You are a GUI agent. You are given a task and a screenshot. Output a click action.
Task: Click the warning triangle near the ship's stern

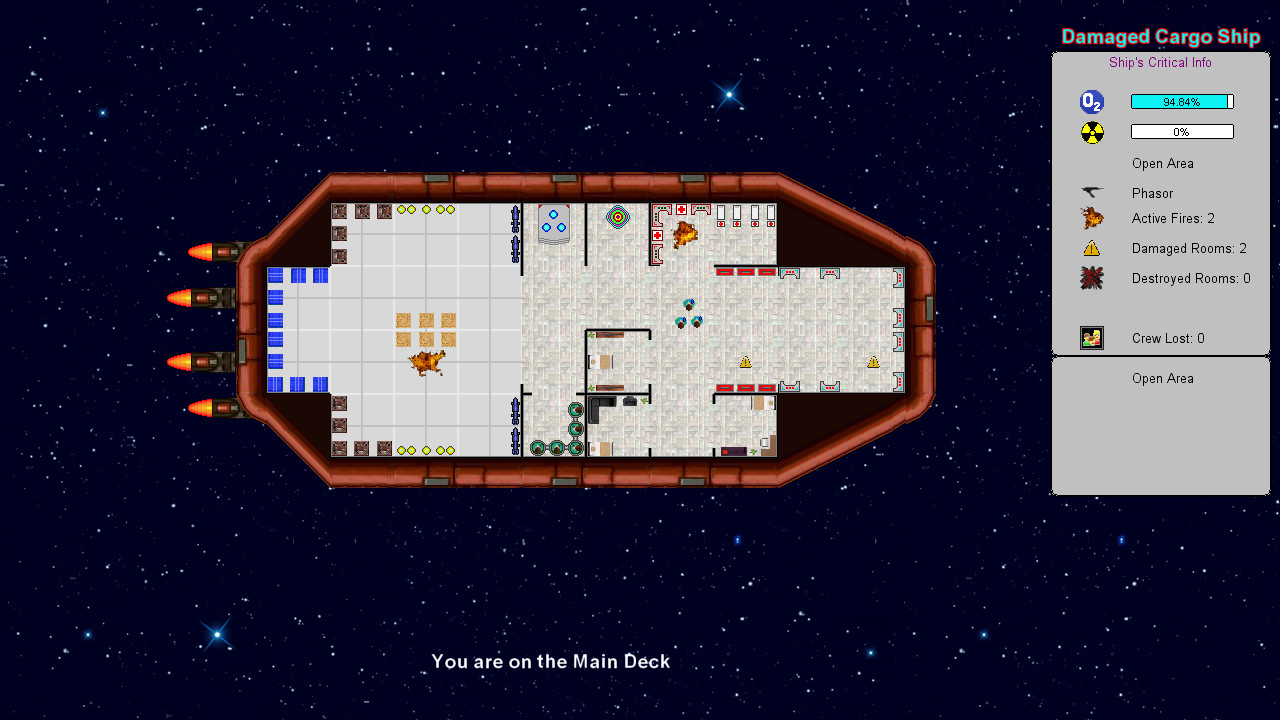[873, 364]
